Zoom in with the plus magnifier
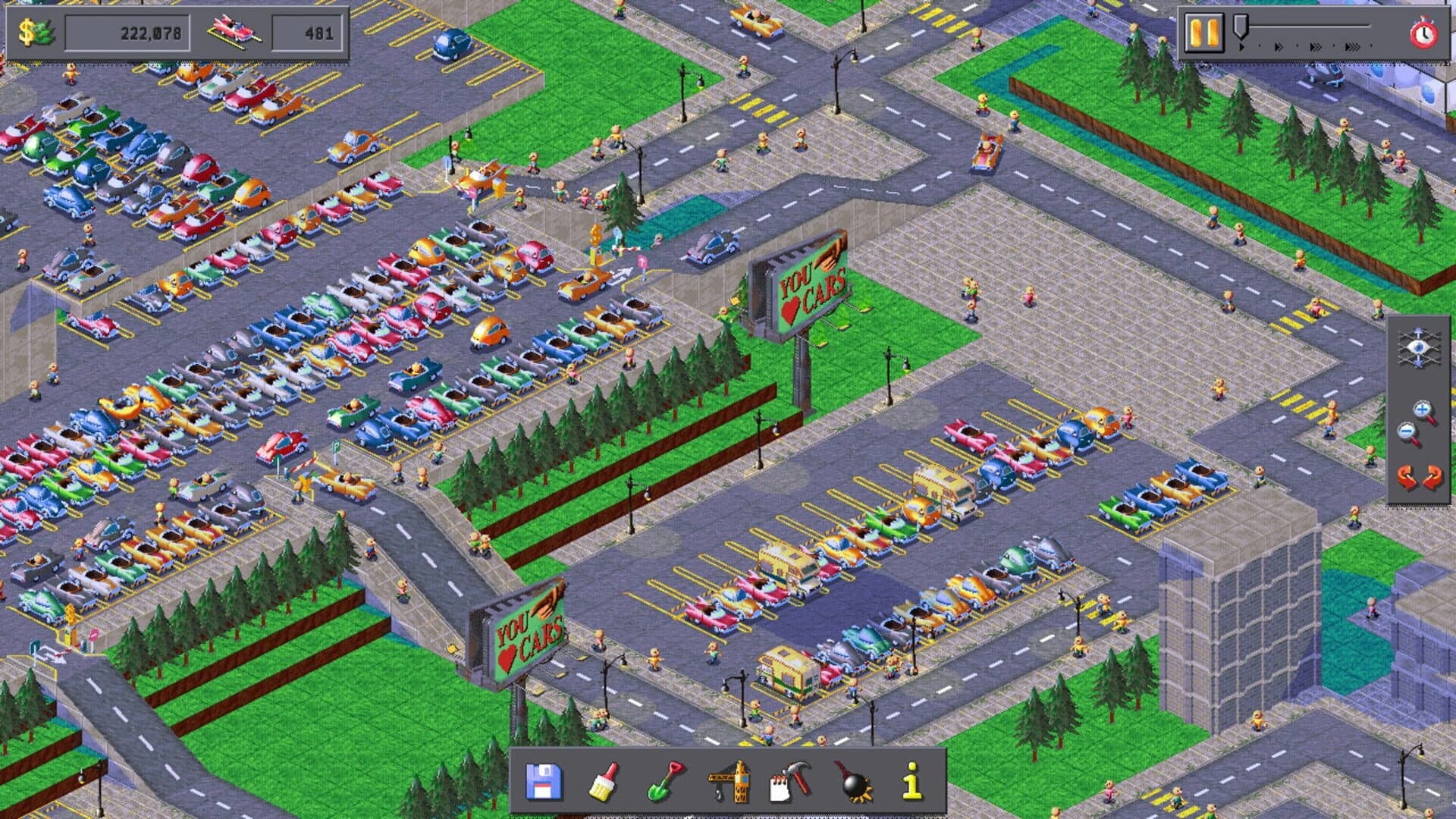 tap(1423, 408)
